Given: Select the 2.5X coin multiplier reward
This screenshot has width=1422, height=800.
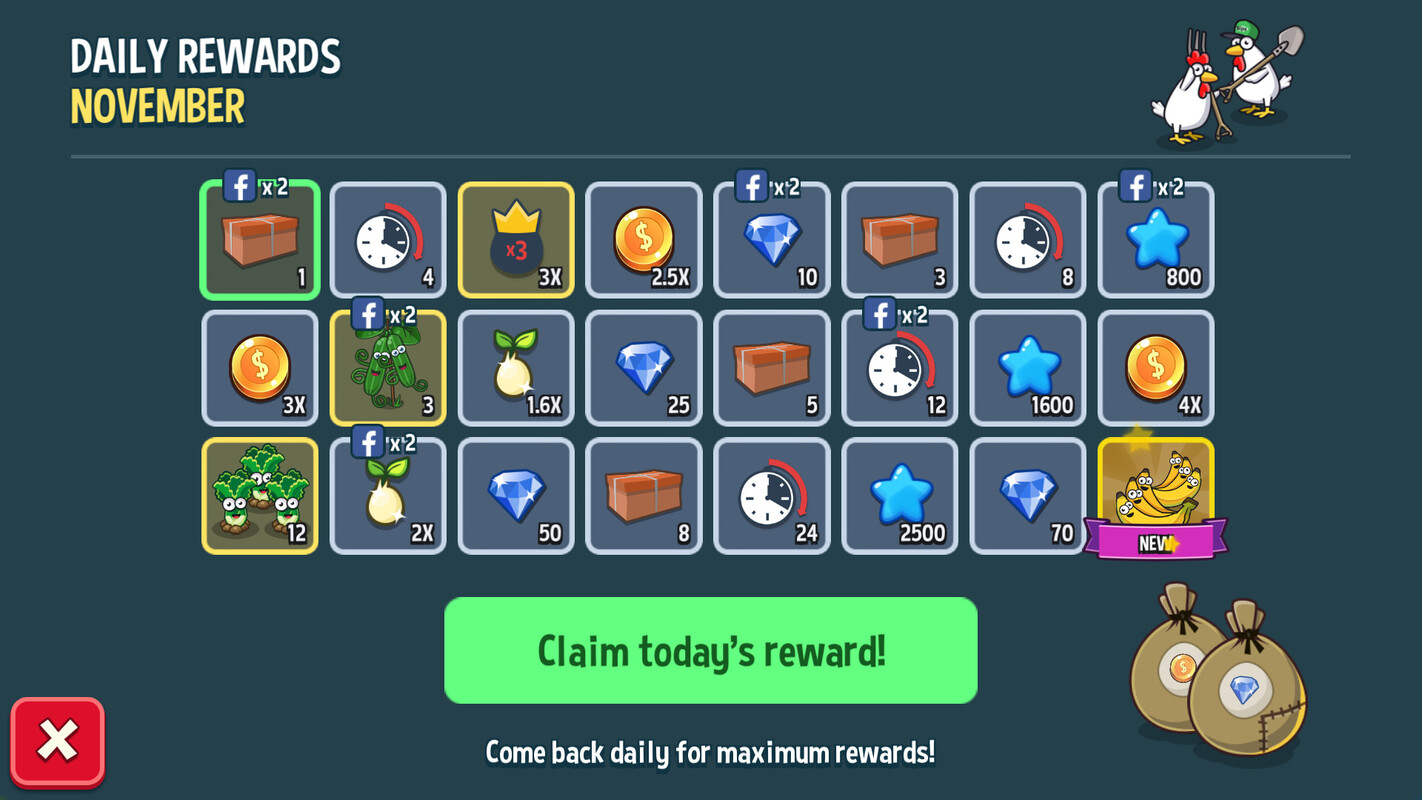Looking at the screenshot, I should [643, 240].
